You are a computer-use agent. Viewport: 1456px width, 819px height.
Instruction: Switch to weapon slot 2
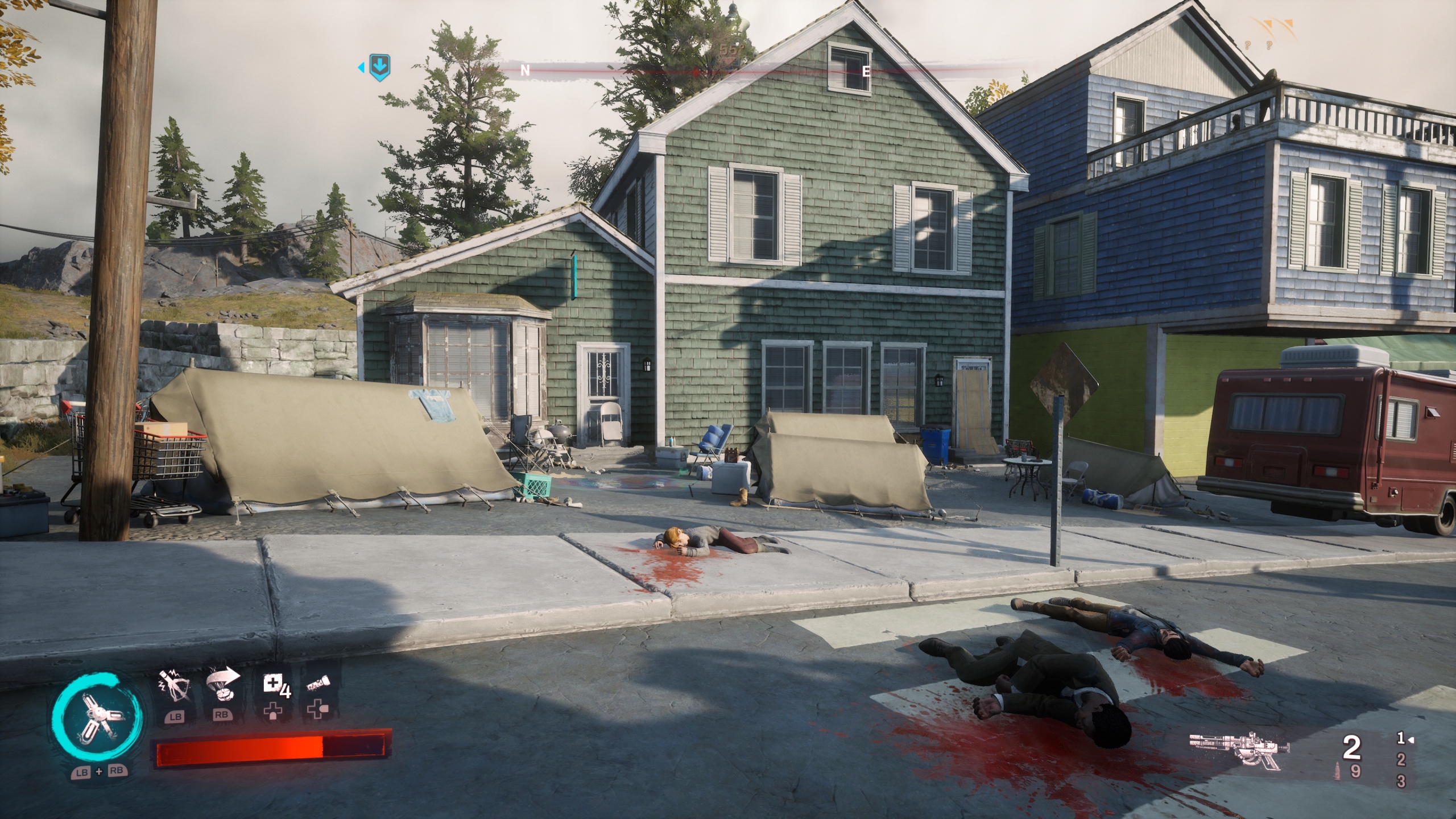tap(1401, 761)
